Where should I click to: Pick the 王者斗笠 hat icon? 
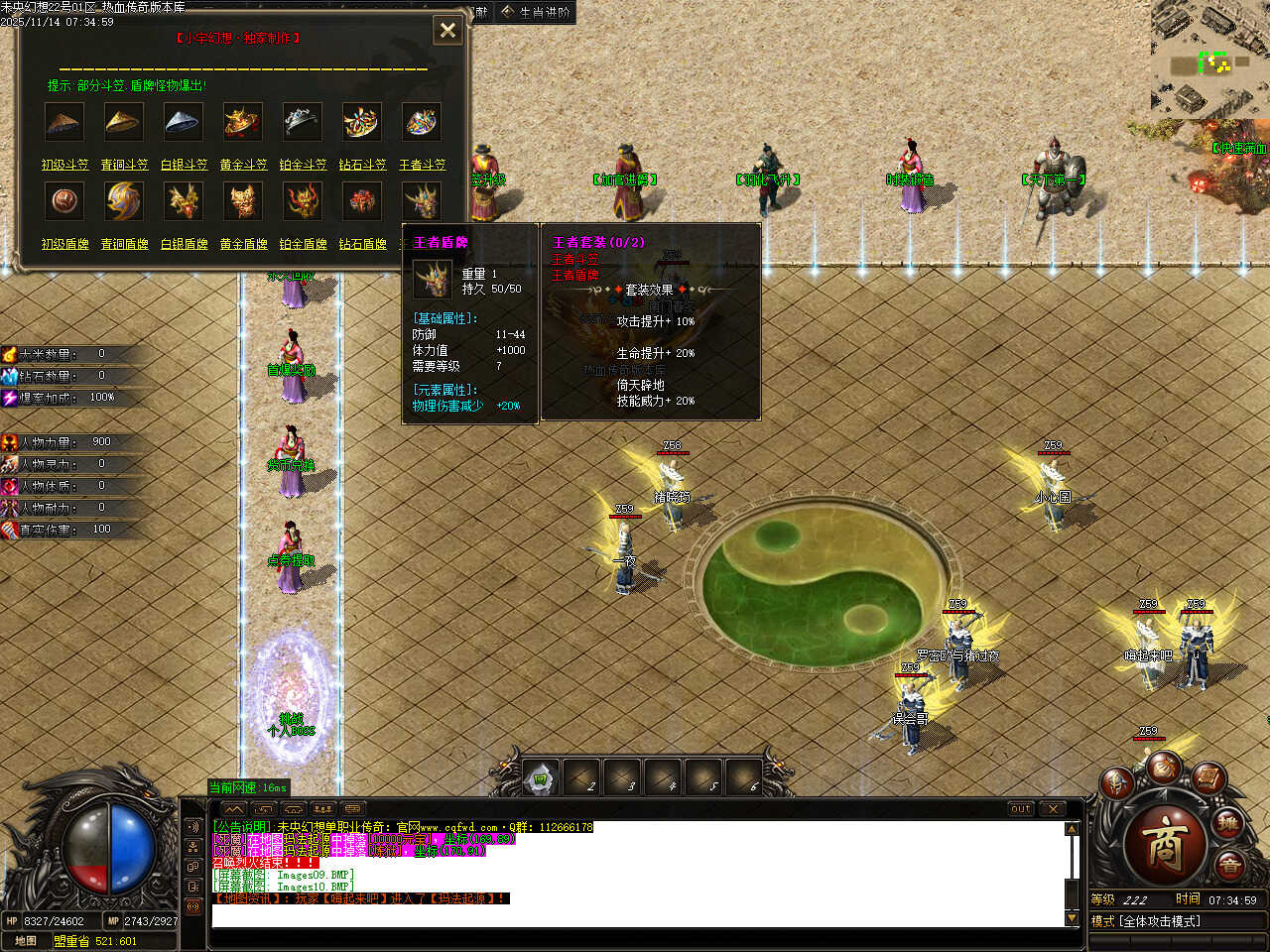[x=422, y=122]
